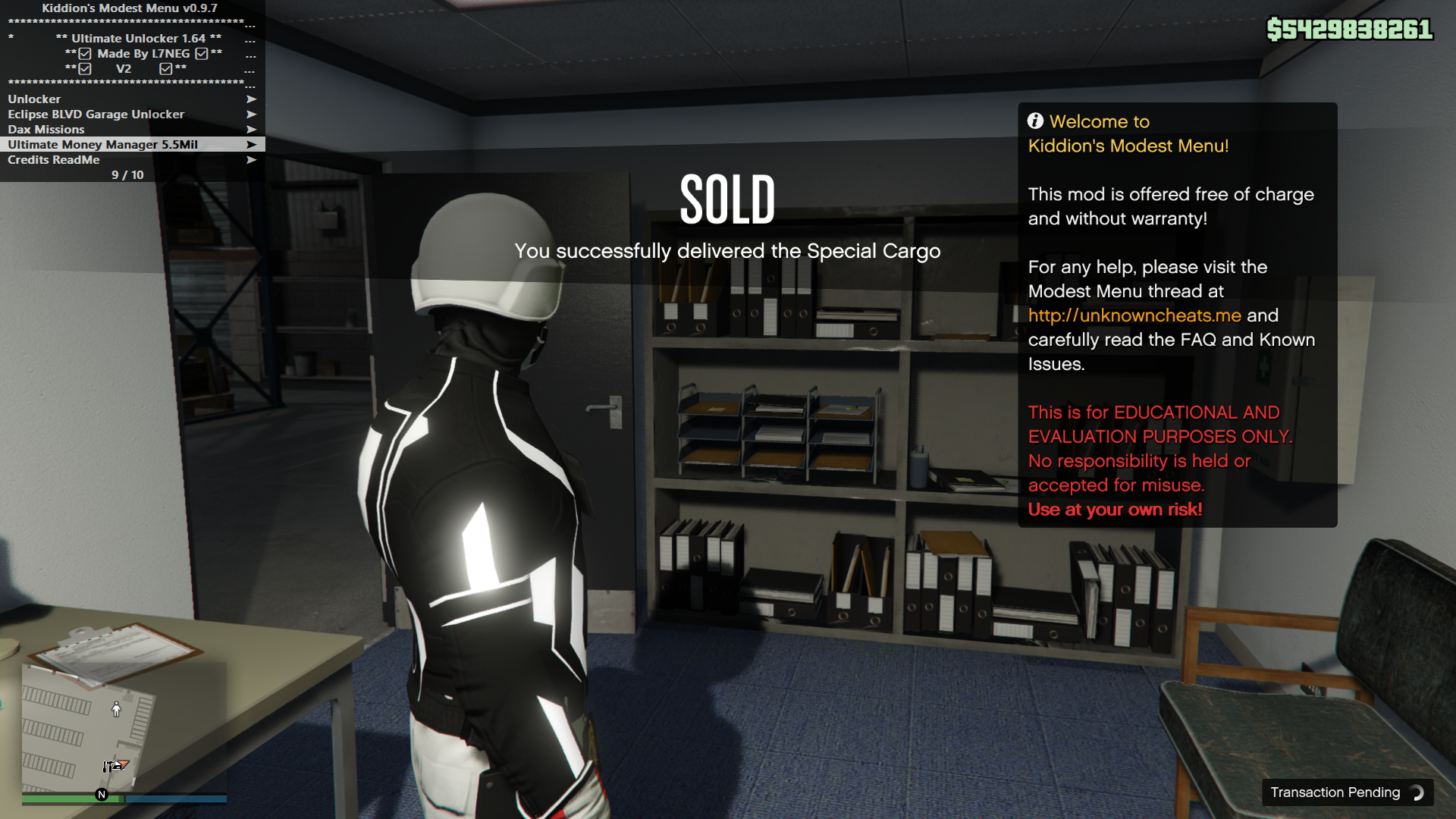Open the unknowncheats.me link

point(1134,315)
